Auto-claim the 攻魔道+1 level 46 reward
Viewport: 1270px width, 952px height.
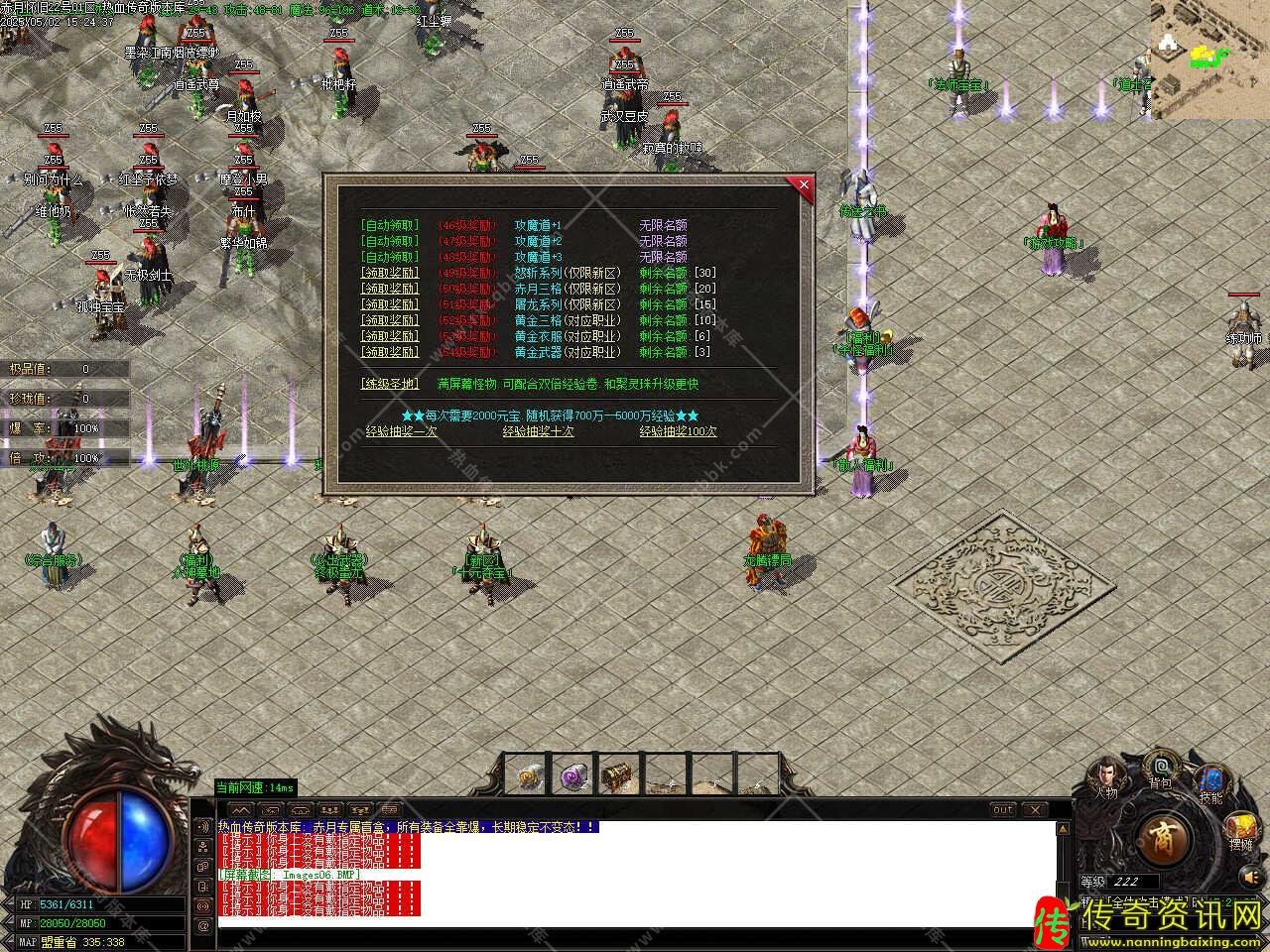[390, 226]
